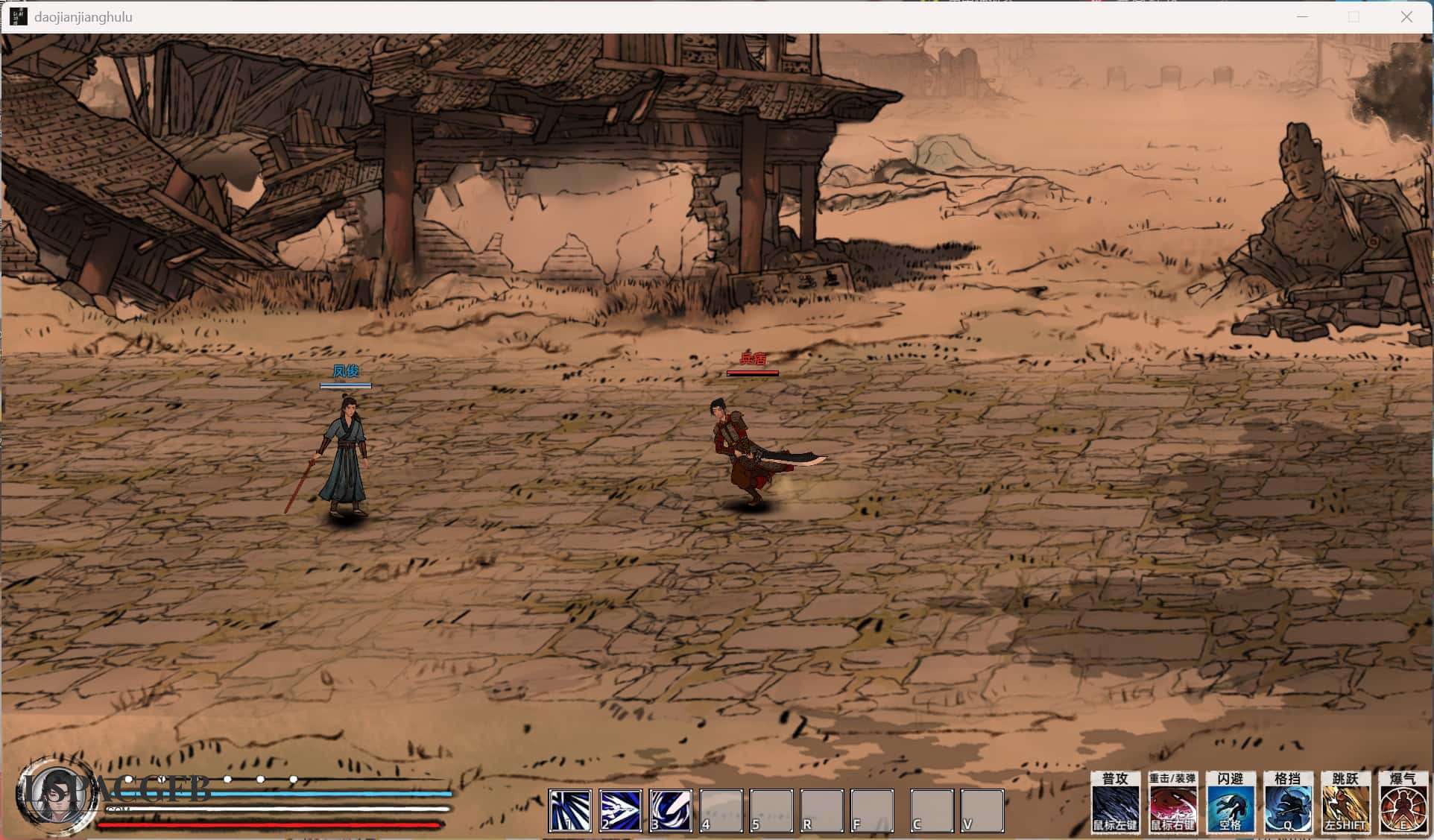Viewport: 1434px width, 840px height.
Task: Use the arrow thrust skill in slot 2
Action: click(620, 810)
